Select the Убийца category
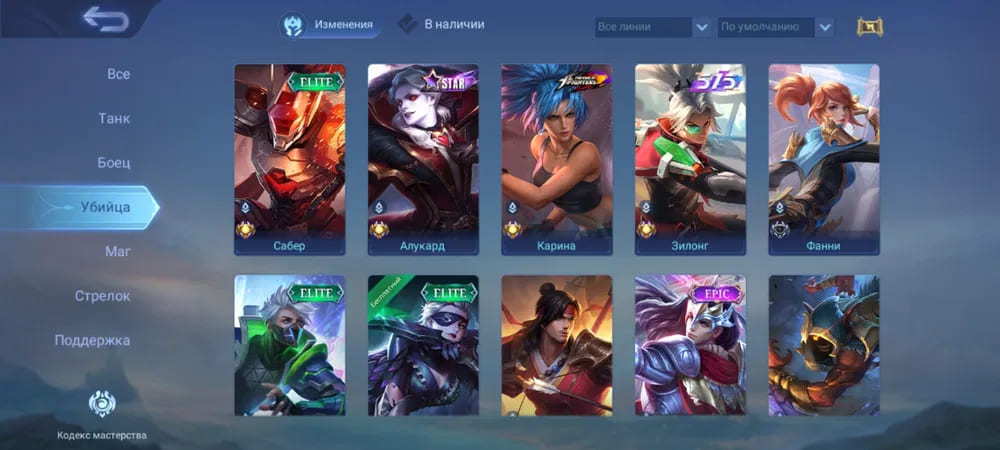 point(103,207)
